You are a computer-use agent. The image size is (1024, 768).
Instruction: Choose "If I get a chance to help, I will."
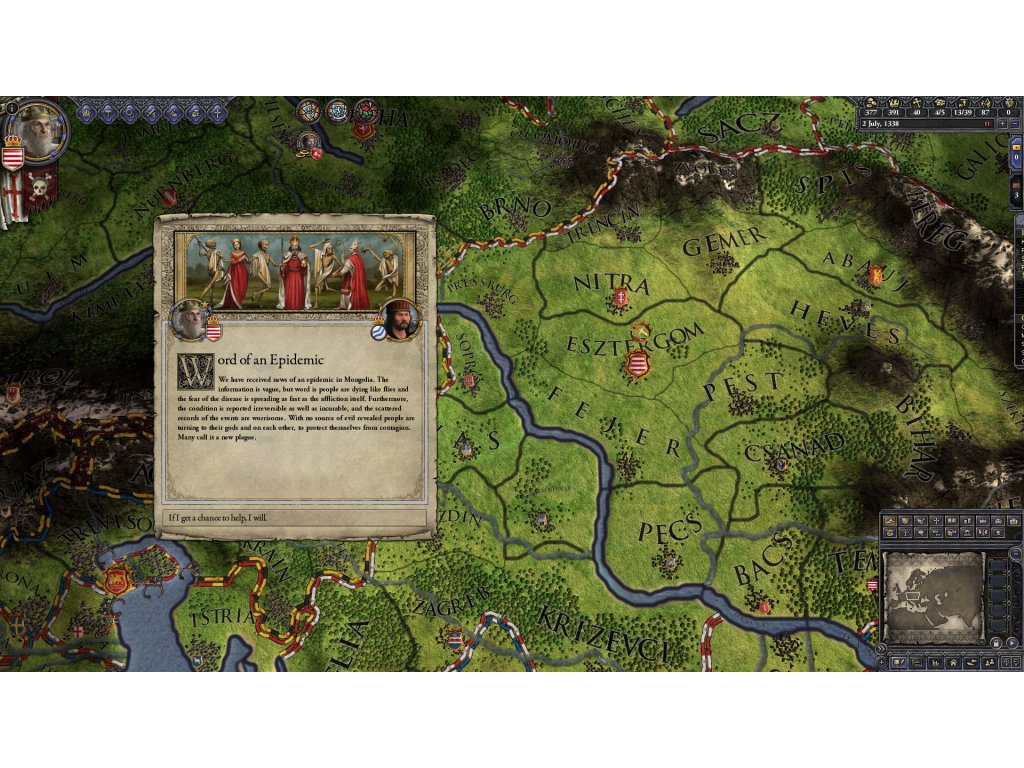[296, 518]
